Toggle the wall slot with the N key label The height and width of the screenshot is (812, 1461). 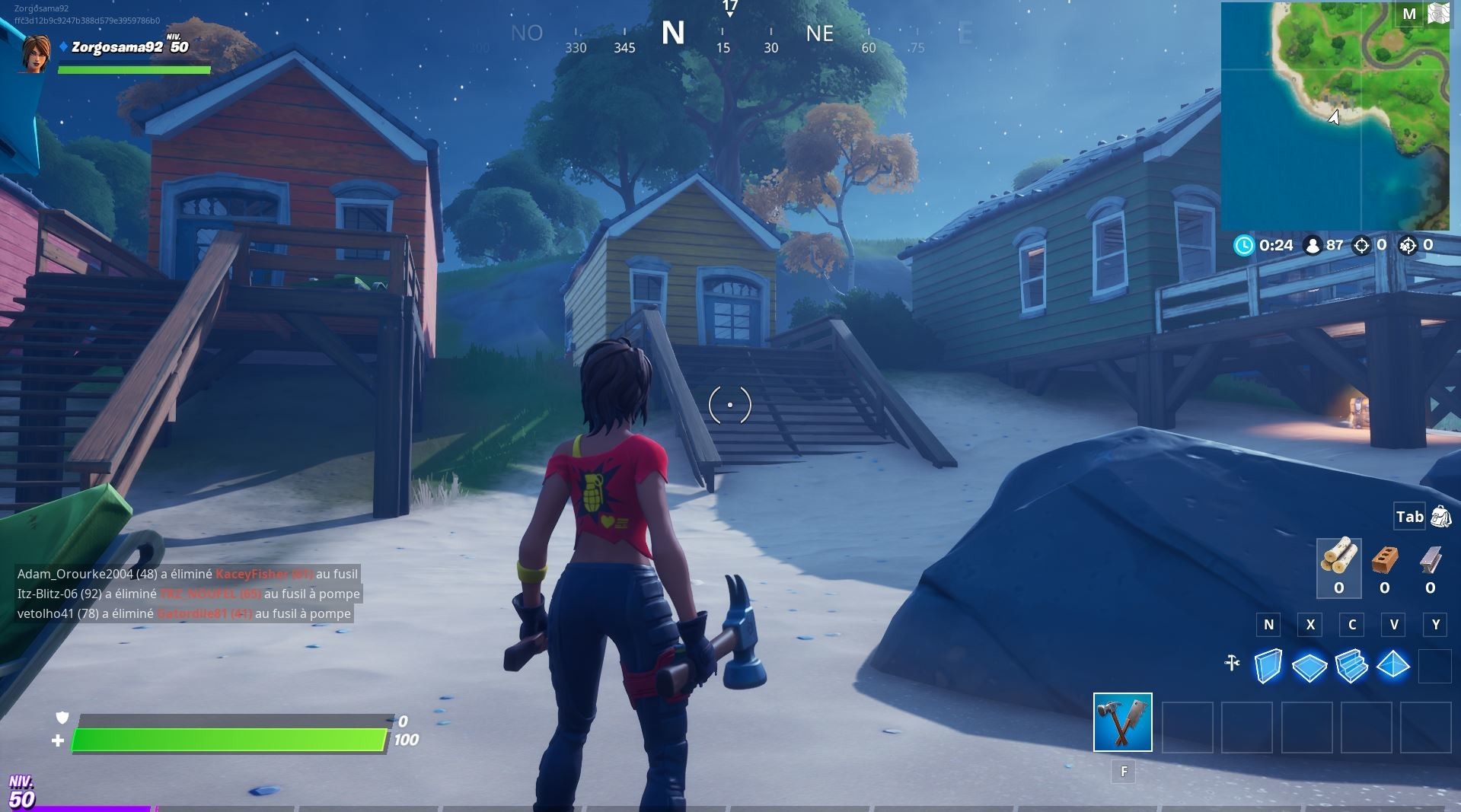click(1268, 625)
